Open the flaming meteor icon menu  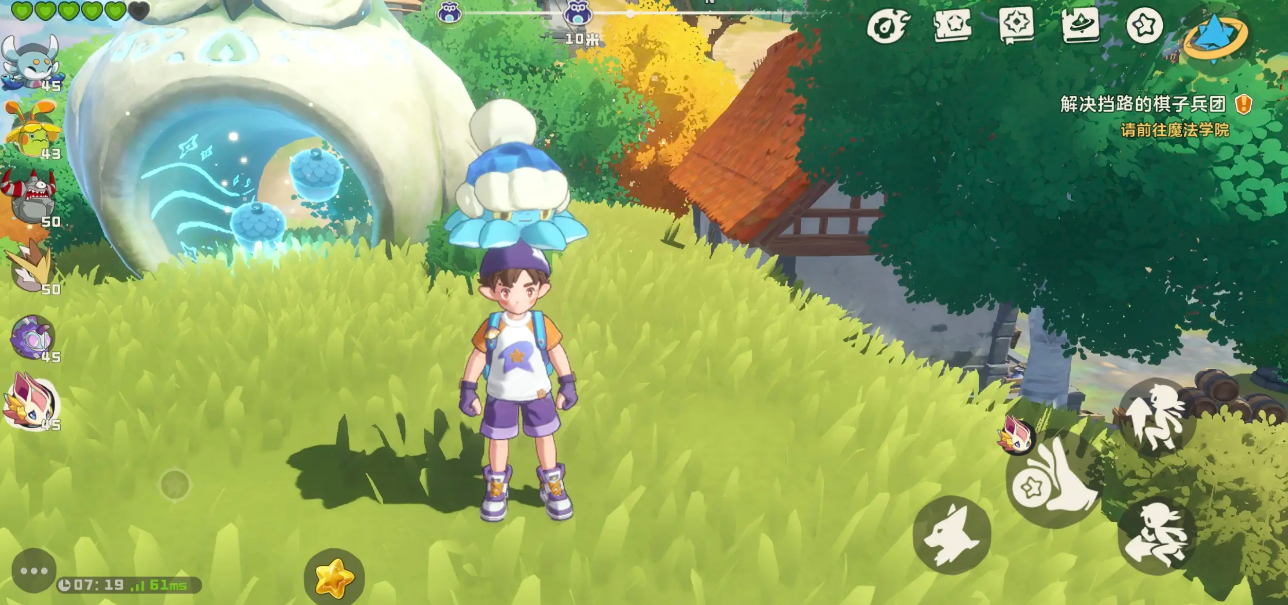[887, 26]
